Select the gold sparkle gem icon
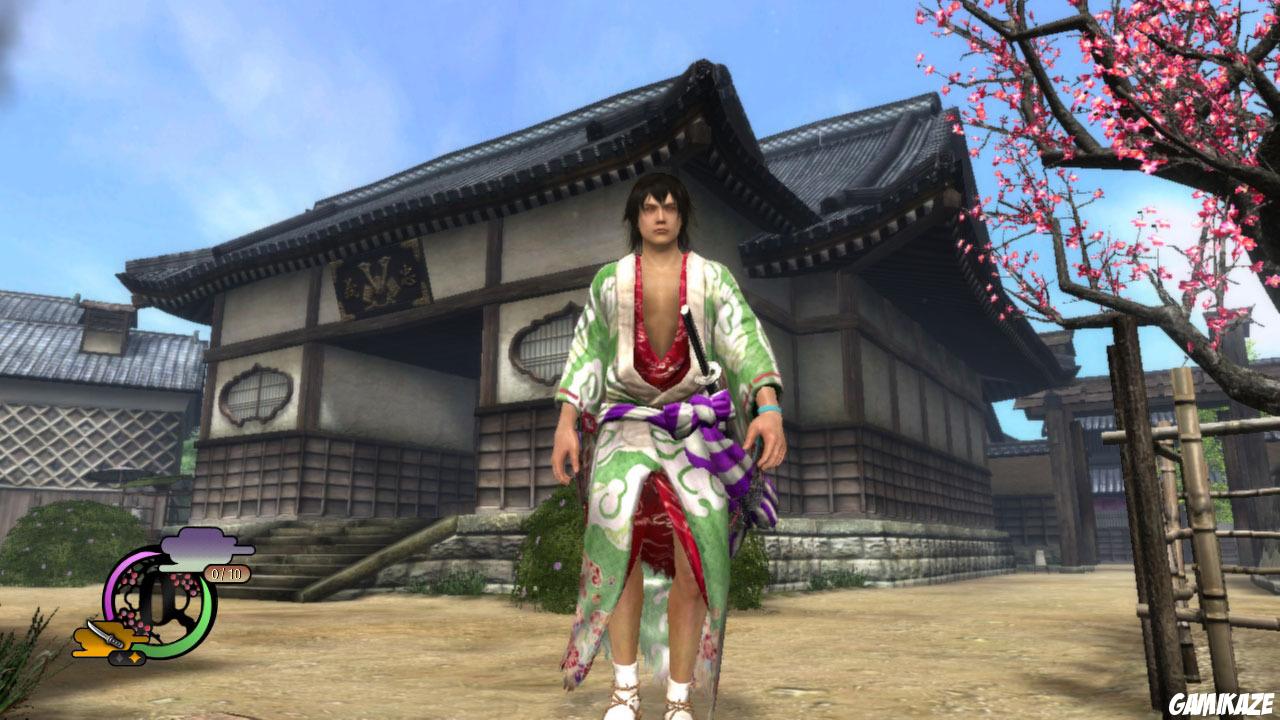The image size is (1280, 720). pos(135,656)
